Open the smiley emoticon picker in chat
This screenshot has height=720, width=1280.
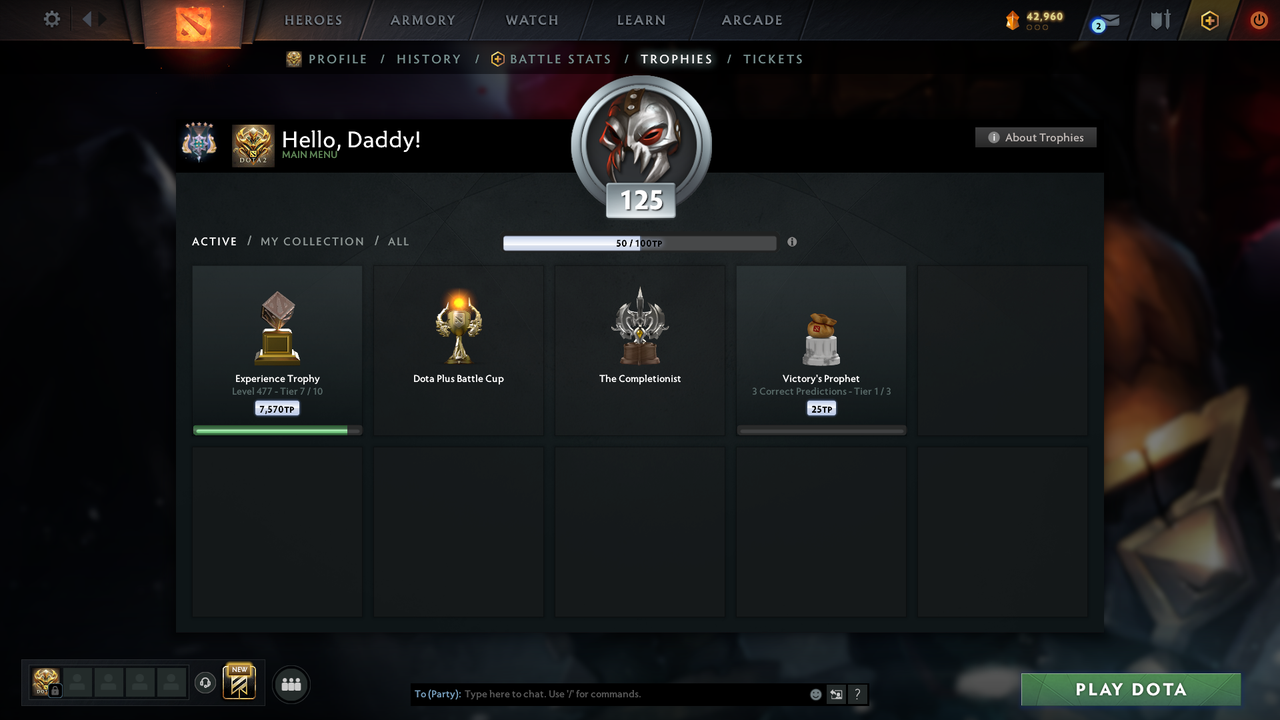coord(815,693)
